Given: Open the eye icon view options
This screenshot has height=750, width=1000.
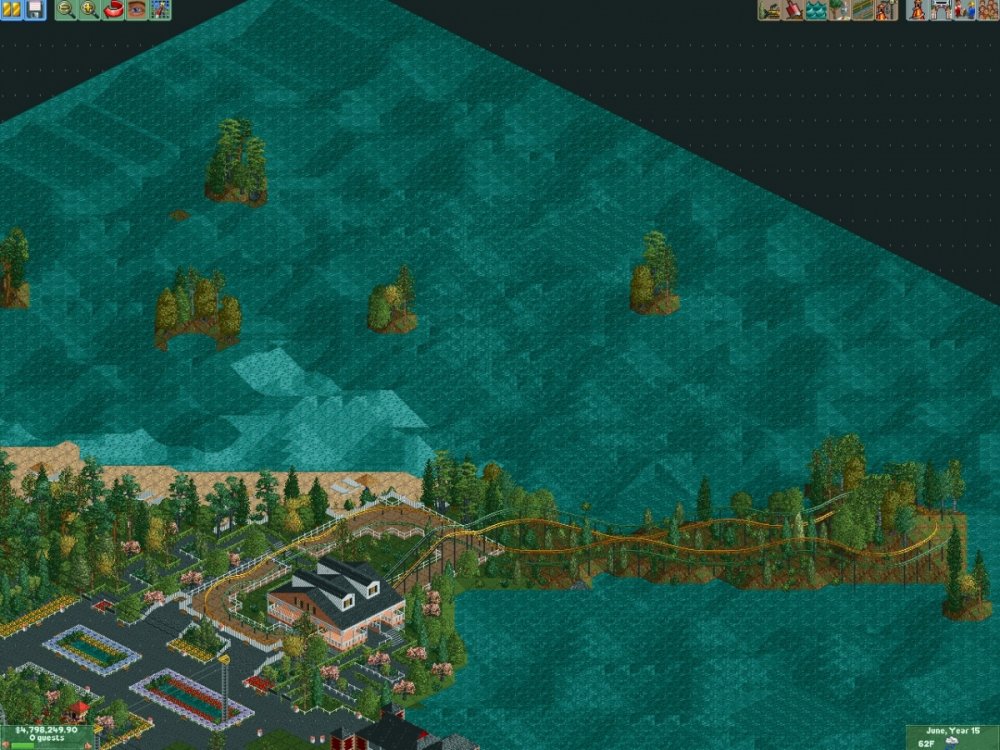Looking at the screenshot, I should coord(136,10).
